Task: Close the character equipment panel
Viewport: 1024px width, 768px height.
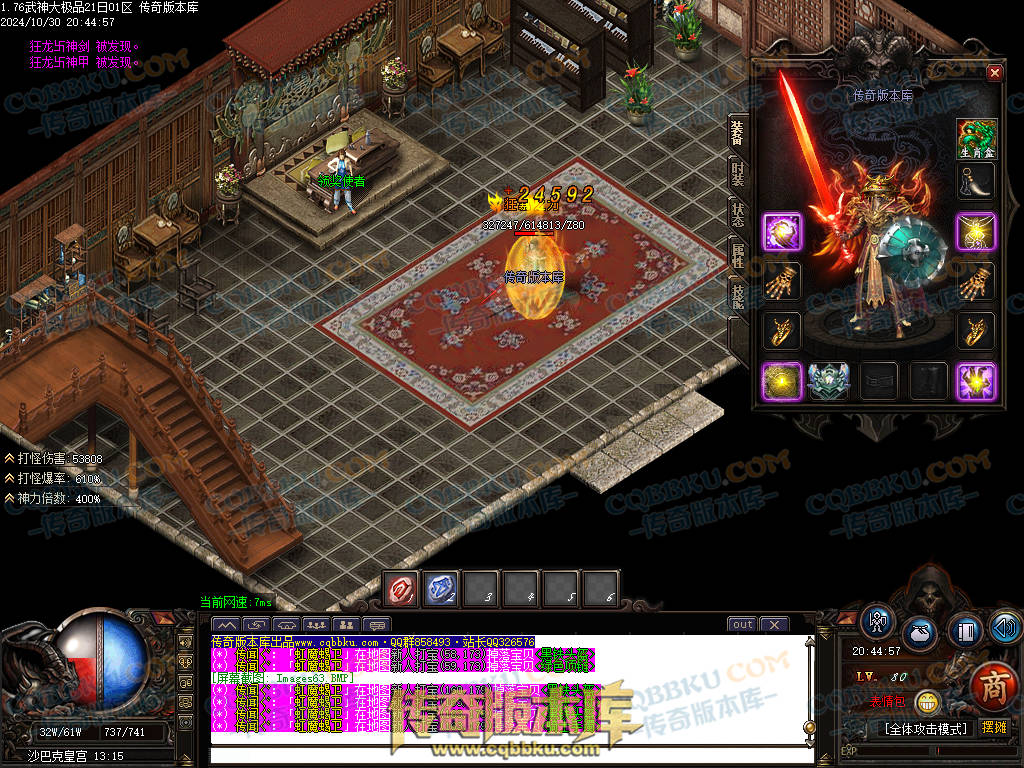Action: 994,73
